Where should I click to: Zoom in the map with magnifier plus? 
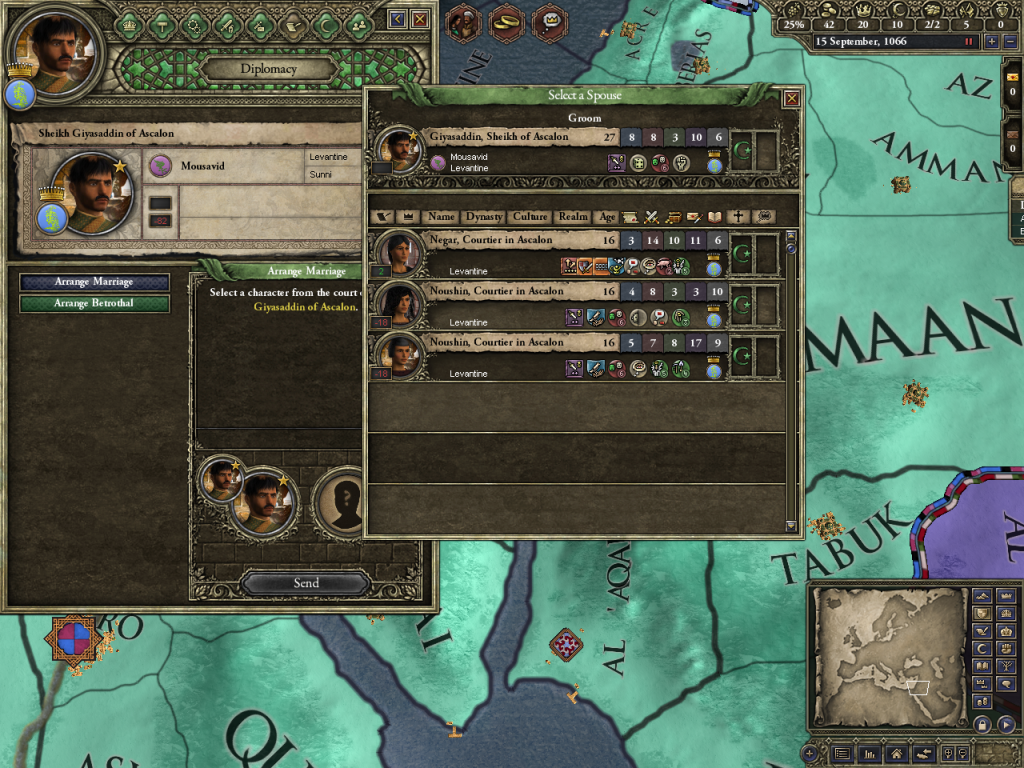[x=809, y=752]
